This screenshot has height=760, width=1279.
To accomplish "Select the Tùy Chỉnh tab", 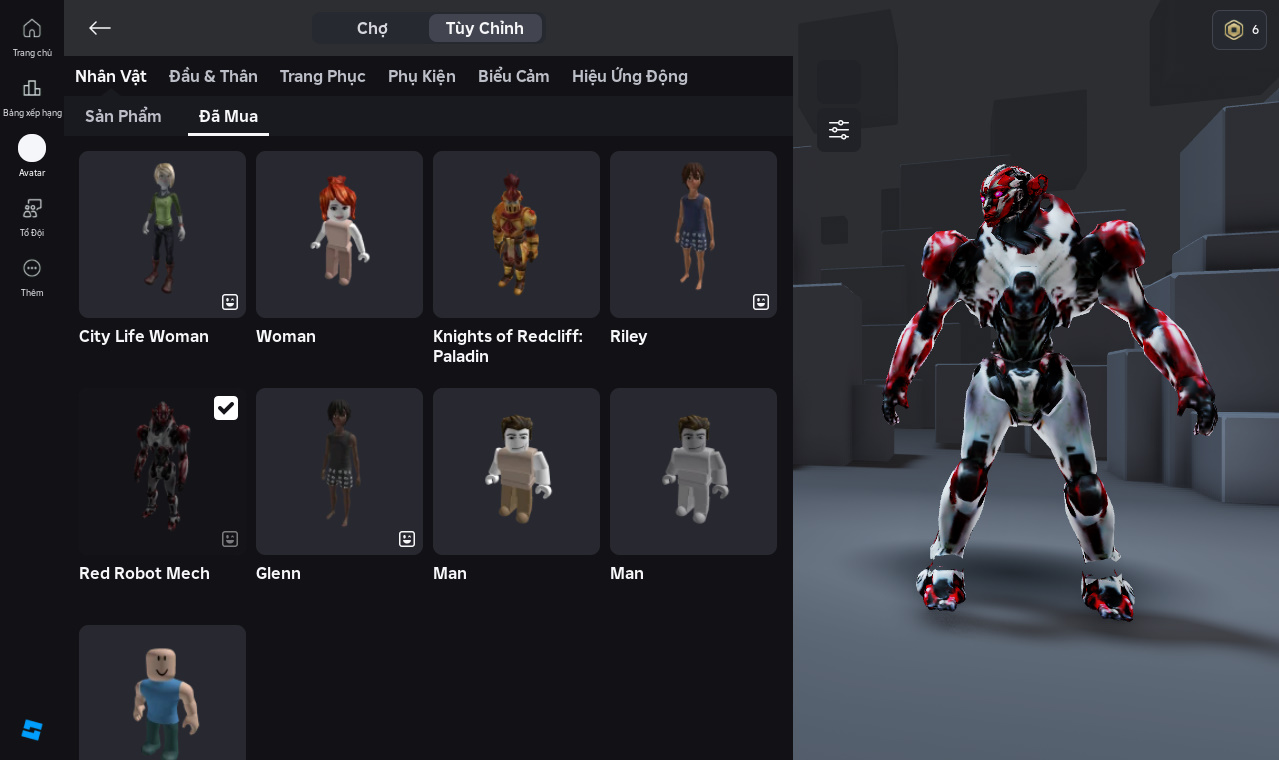I will (485, 28).
